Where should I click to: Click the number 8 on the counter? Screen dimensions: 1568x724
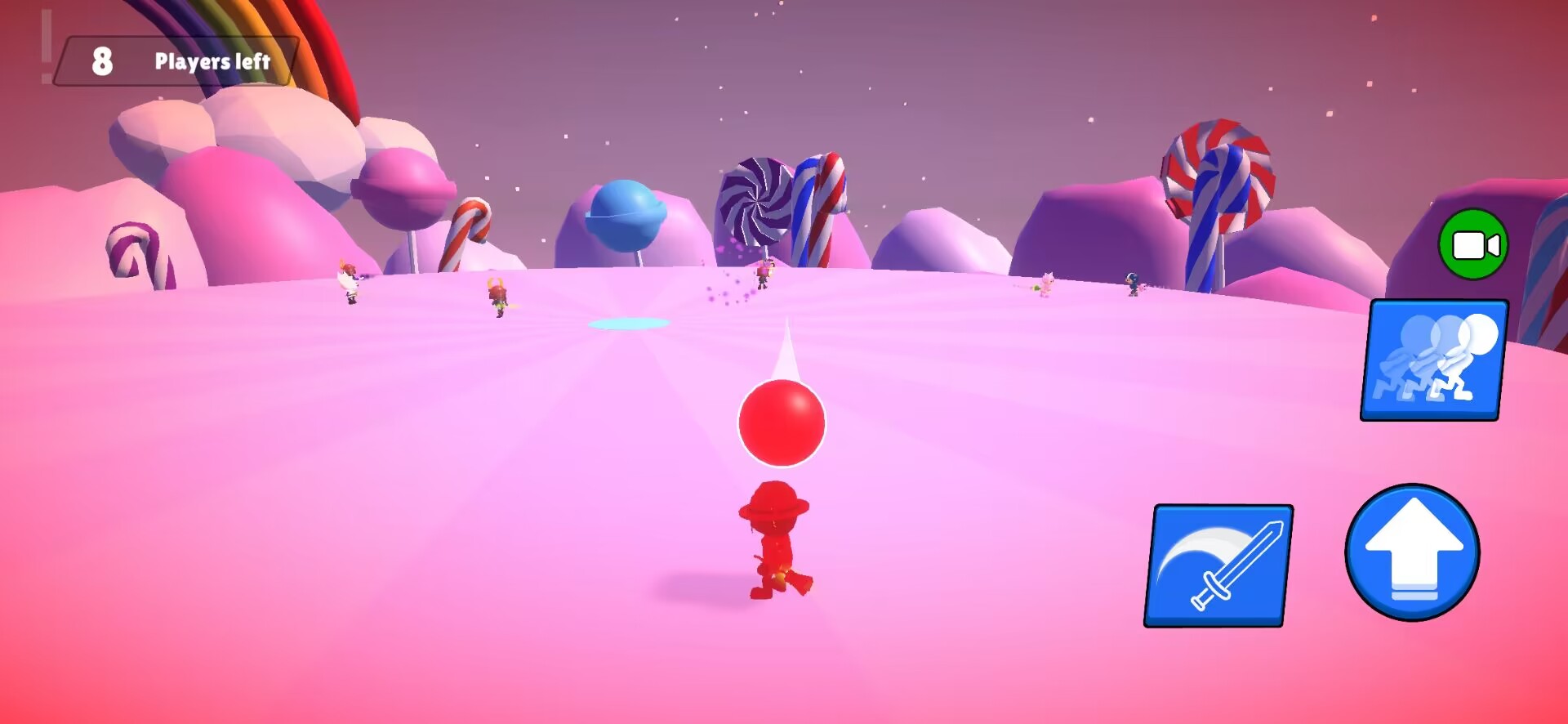(x=101, y=59)
